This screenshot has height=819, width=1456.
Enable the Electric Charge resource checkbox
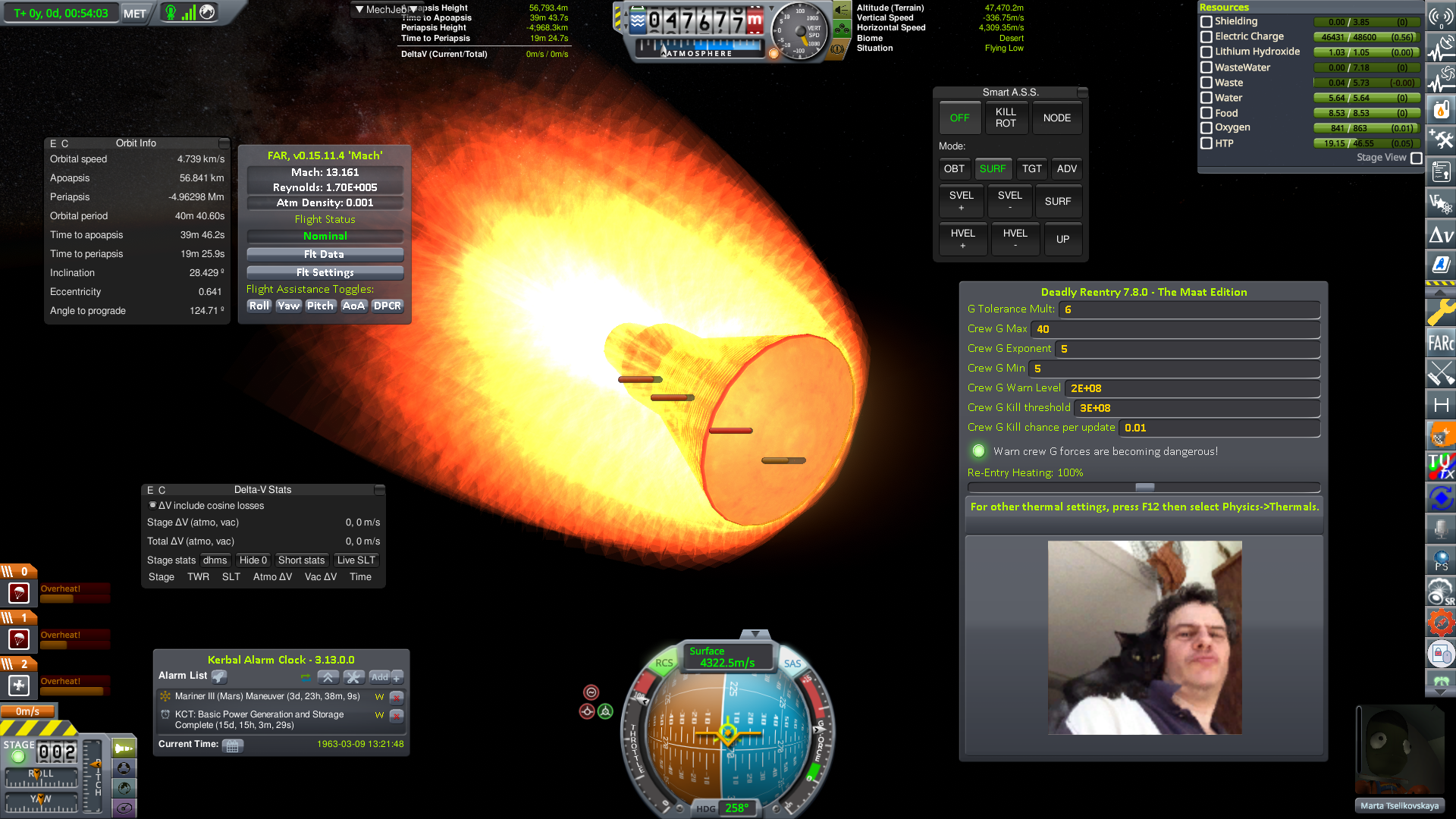click(x=1207, y=36)
